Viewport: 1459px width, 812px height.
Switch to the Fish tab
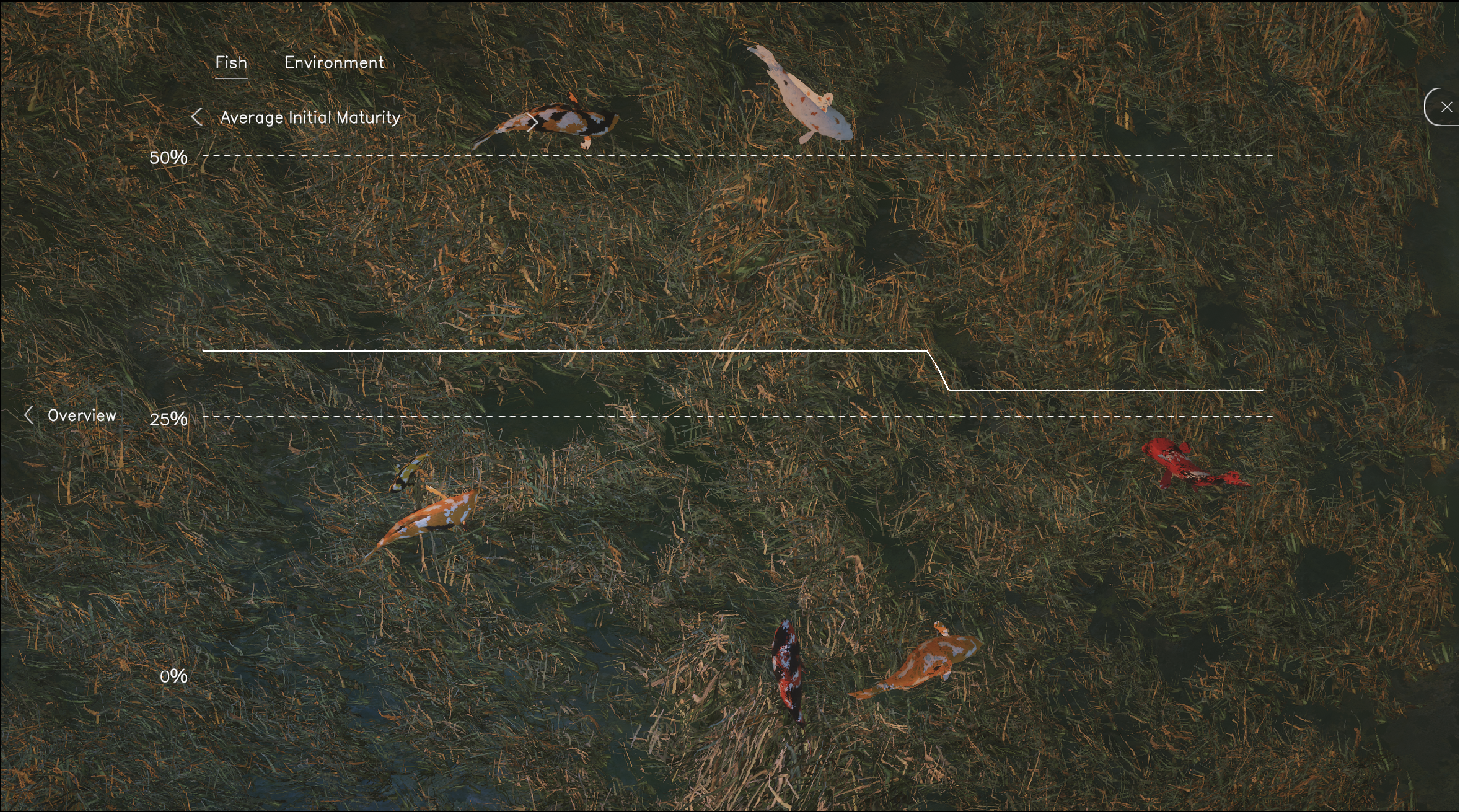231,63
